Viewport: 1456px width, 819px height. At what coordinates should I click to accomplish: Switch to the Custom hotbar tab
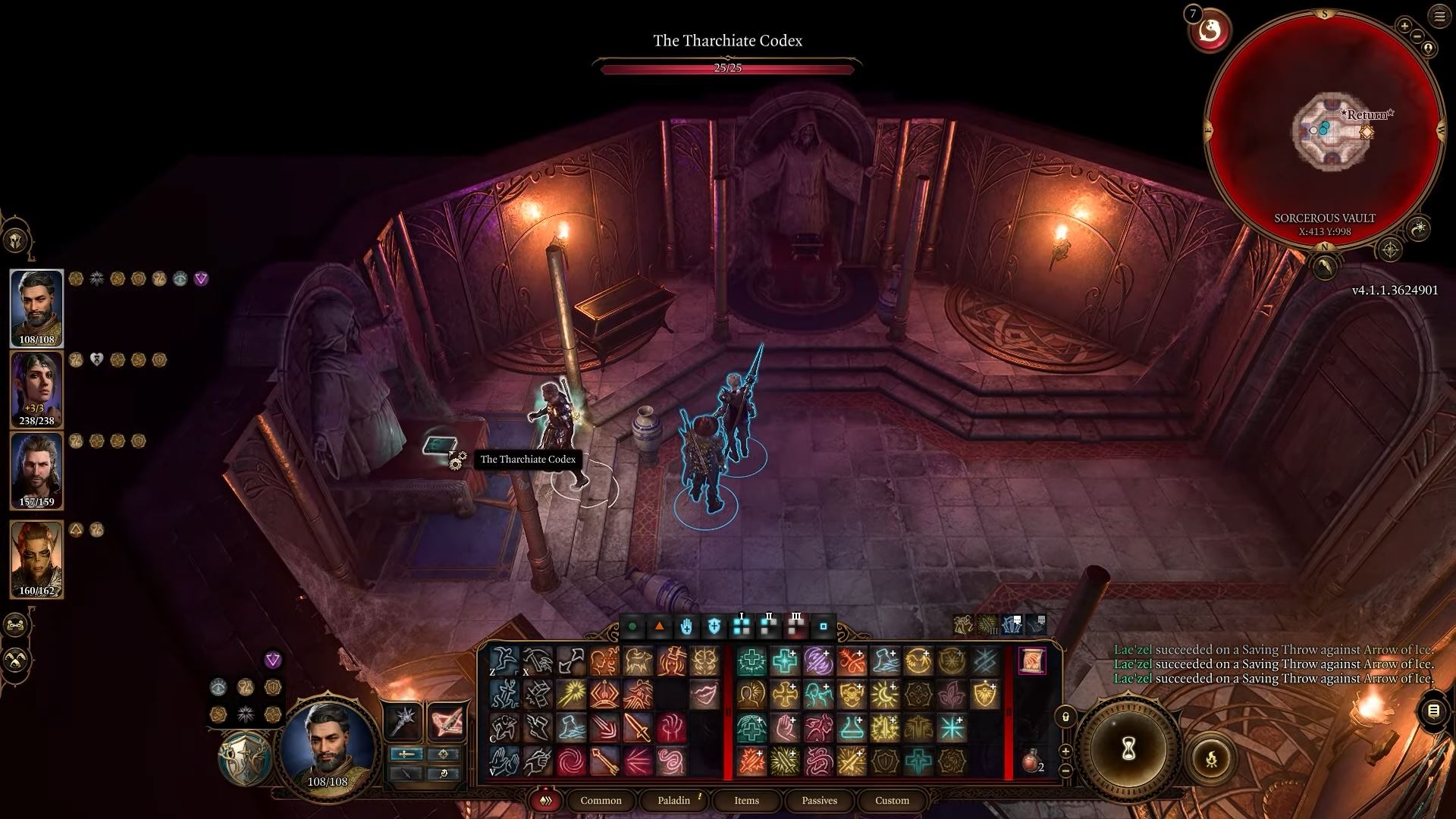[892, 800]
